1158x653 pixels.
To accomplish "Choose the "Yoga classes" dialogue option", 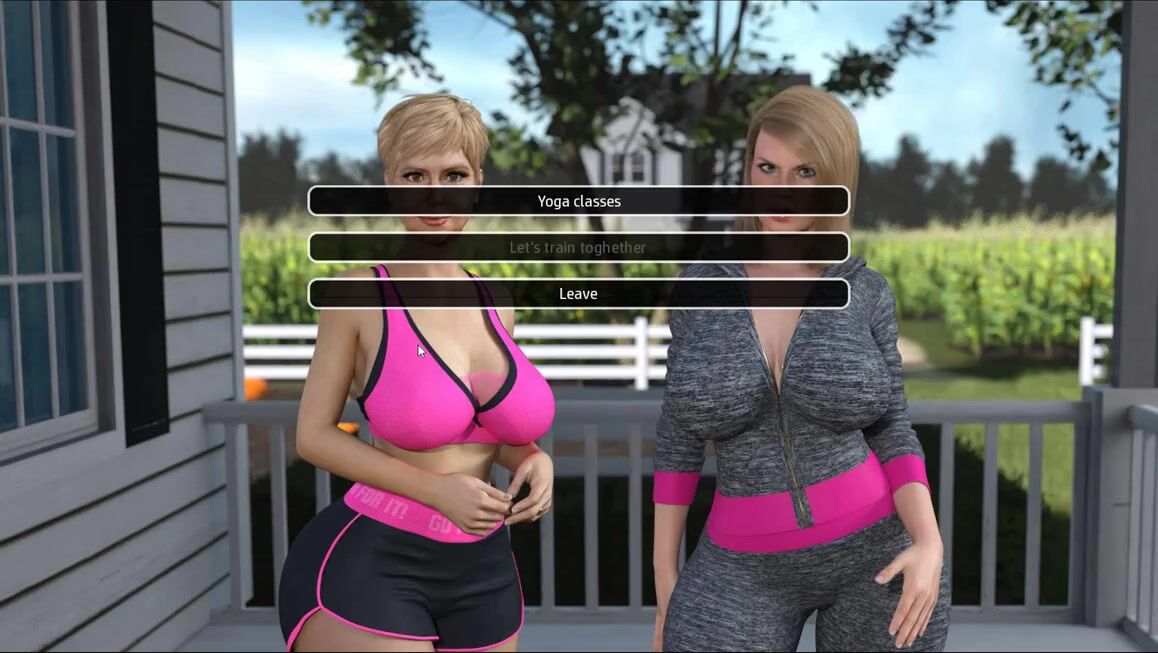I will point(578,201).
